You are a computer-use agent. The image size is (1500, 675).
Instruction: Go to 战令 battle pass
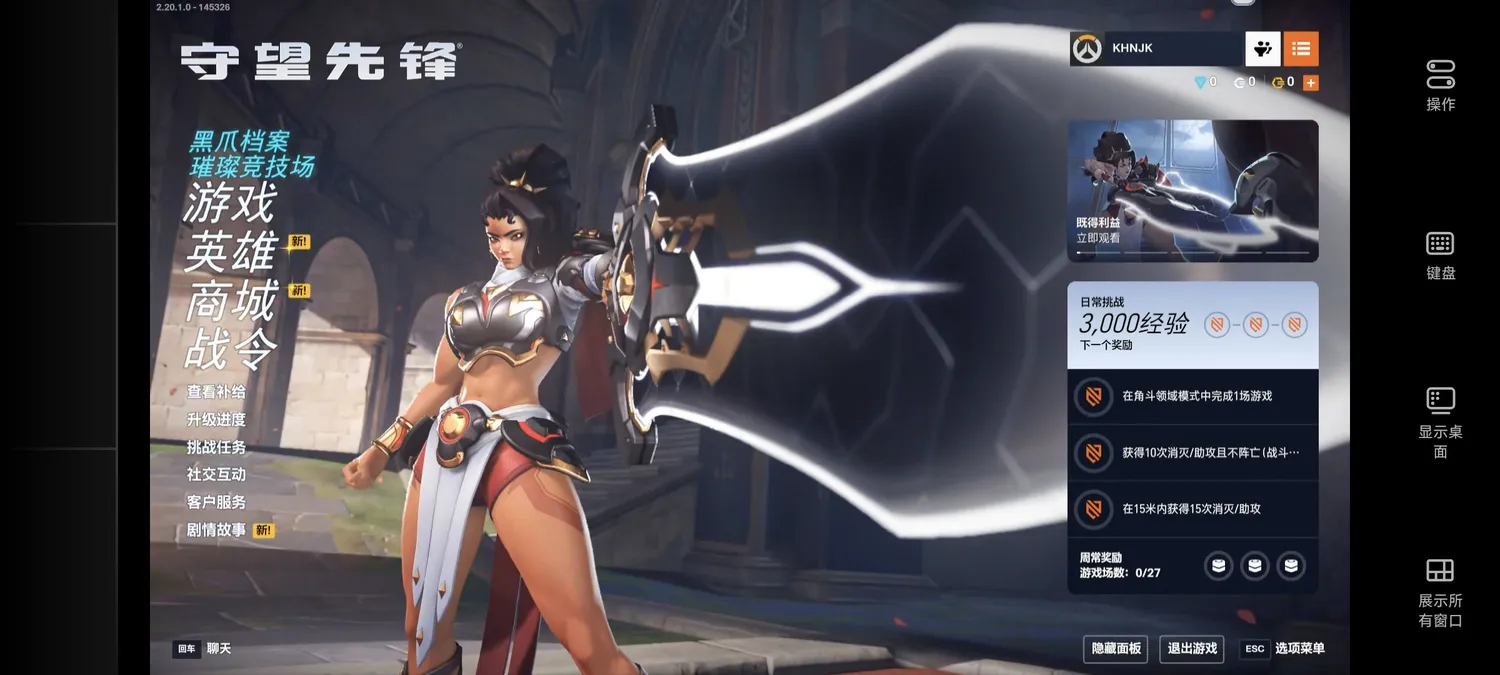pos(230,349)
